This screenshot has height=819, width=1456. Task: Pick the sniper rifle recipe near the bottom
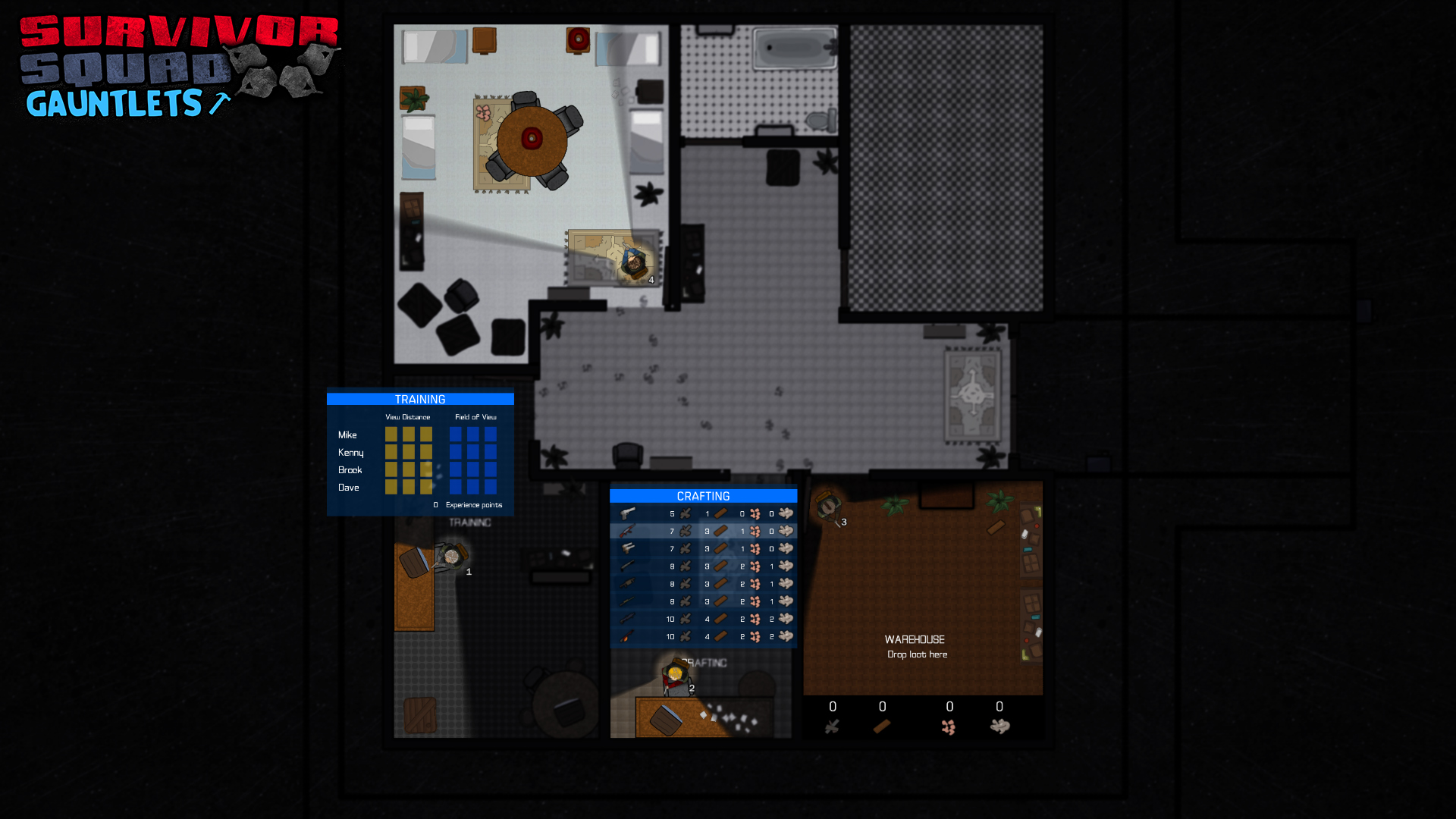click(x=629, y=619)
